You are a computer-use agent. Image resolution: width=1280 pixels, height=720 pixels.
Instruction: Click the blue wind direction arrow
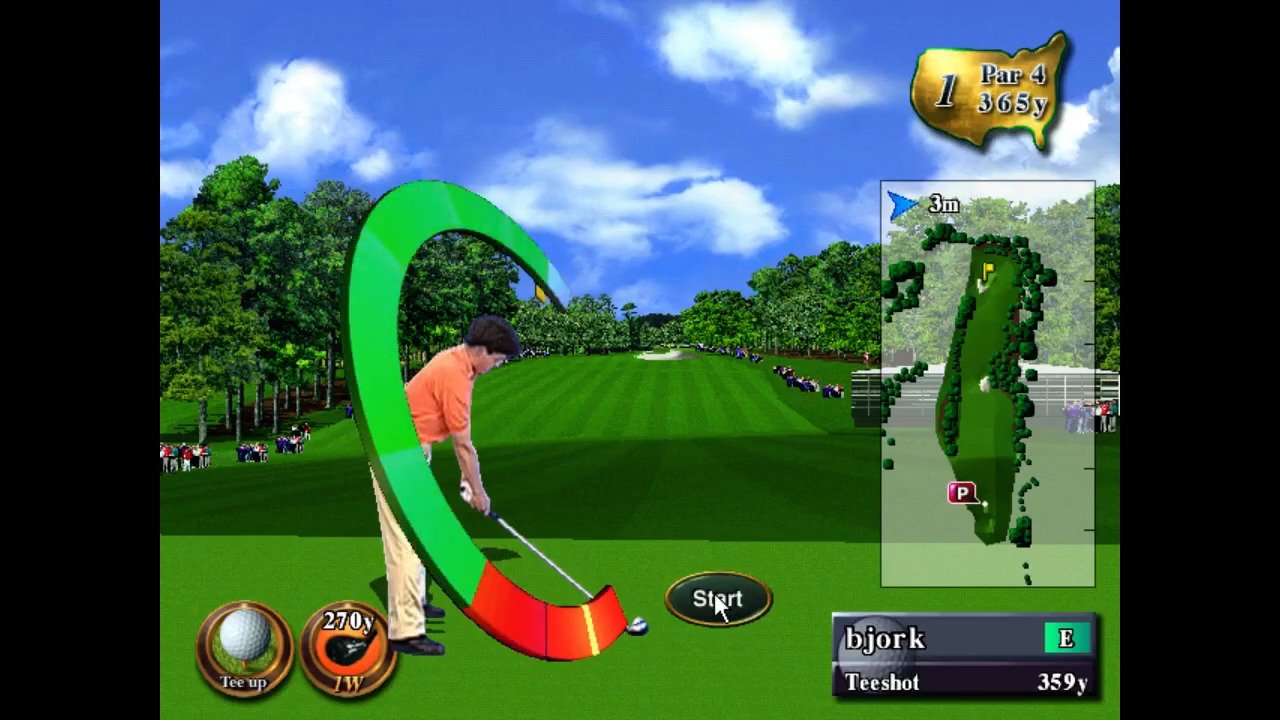(903, 205)
